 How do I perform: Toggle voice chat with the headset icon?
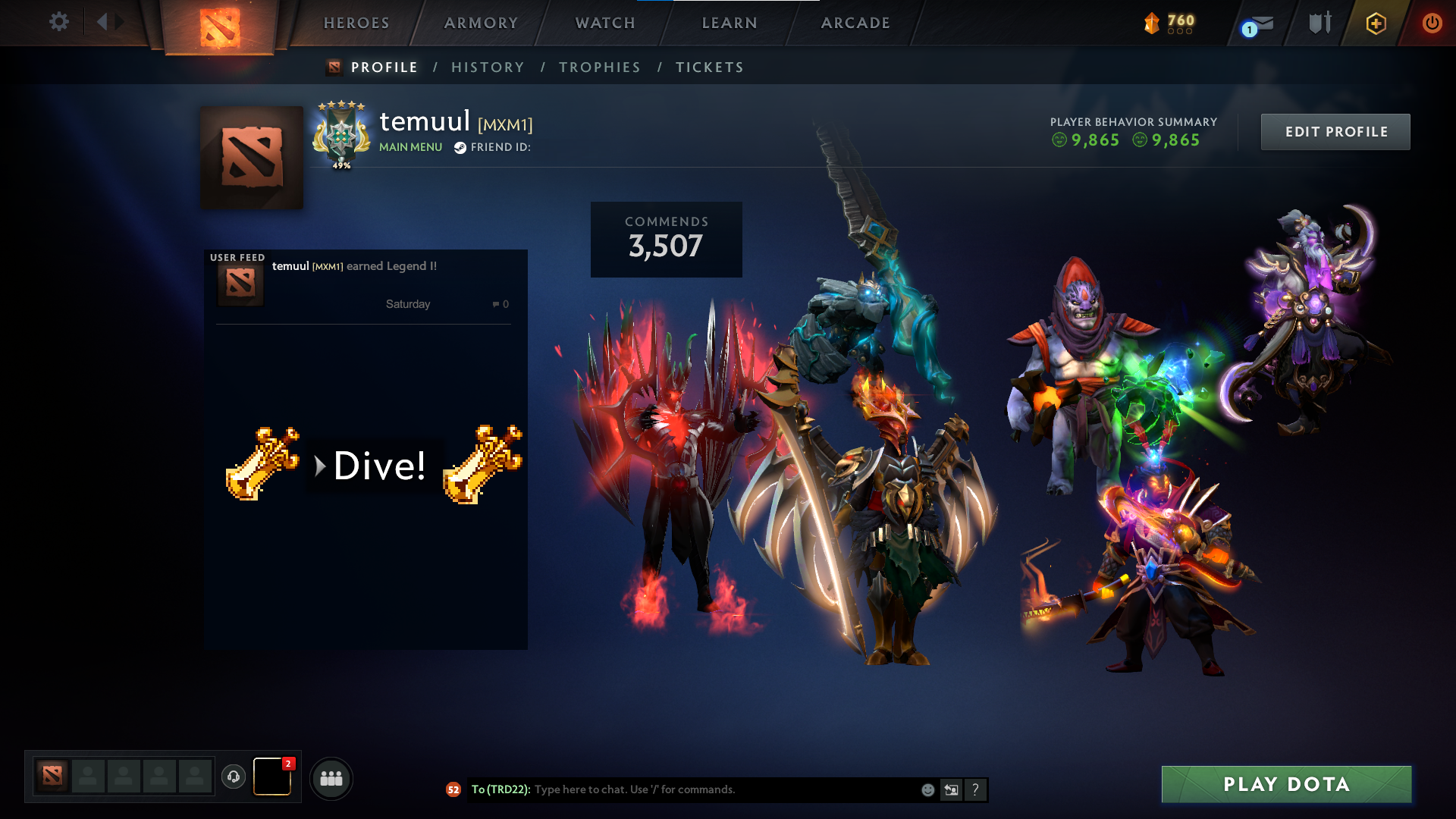click(x=233, y=777)
